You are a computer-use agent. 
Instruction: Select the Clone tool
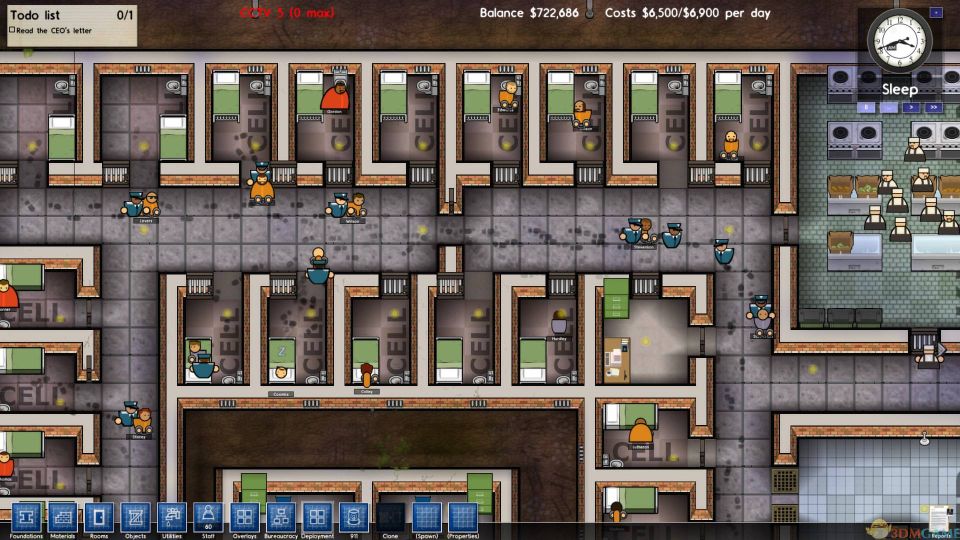(x=390, y=517)
